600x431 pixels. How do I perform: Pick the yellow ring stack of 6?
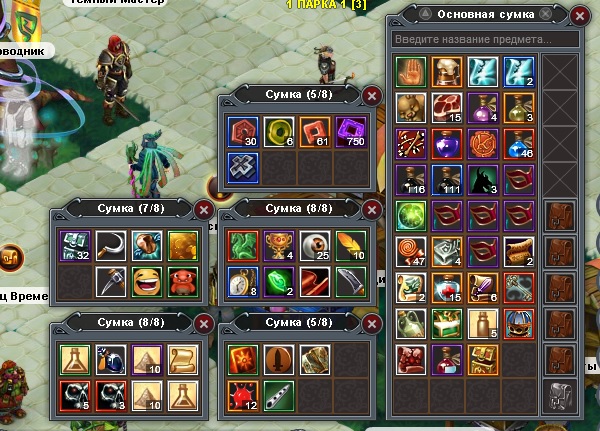click(x=275, y=130)
